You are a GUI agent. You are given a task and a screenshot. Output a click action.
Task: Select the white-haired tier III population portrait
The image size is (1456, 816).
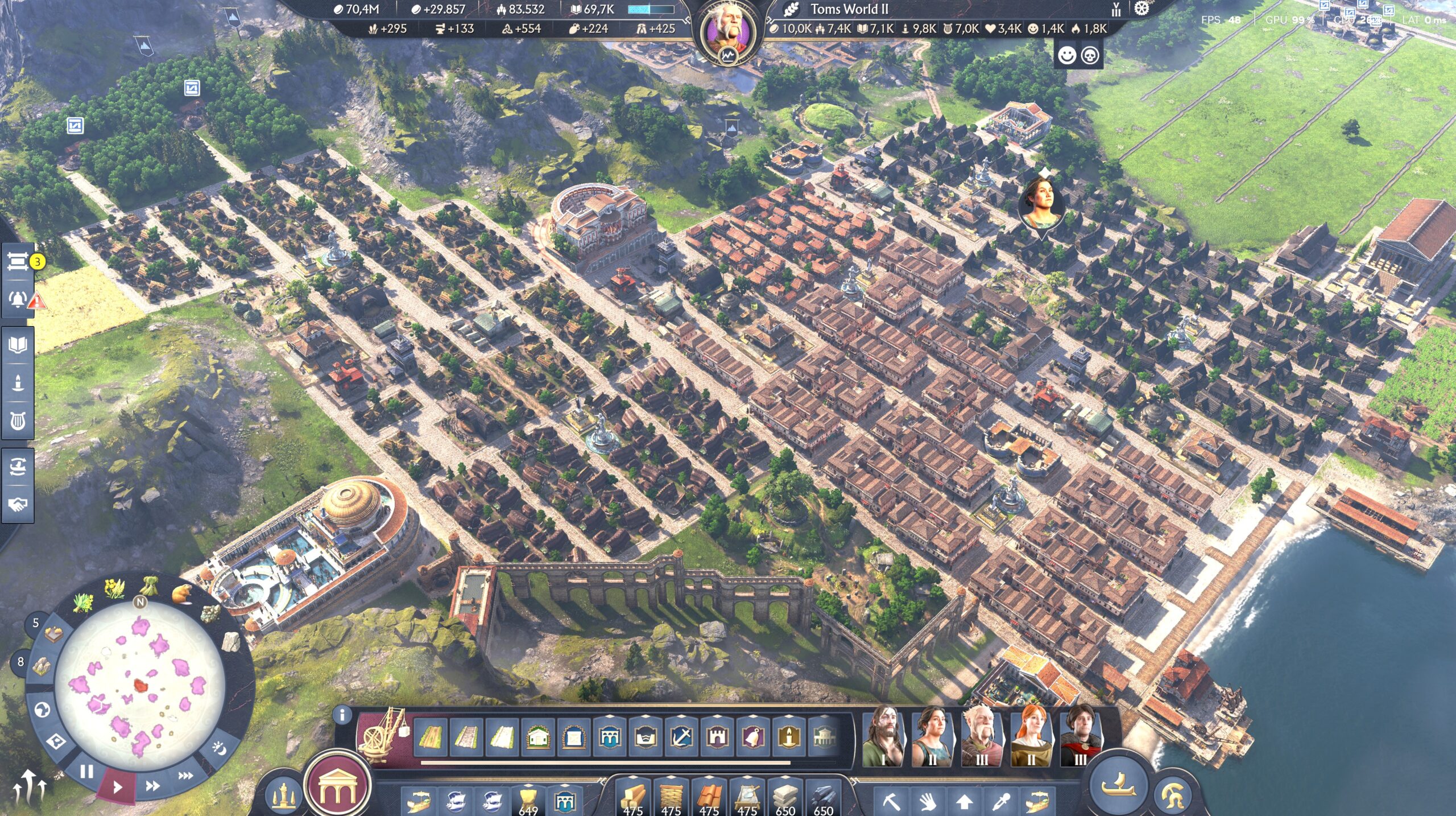981,736
